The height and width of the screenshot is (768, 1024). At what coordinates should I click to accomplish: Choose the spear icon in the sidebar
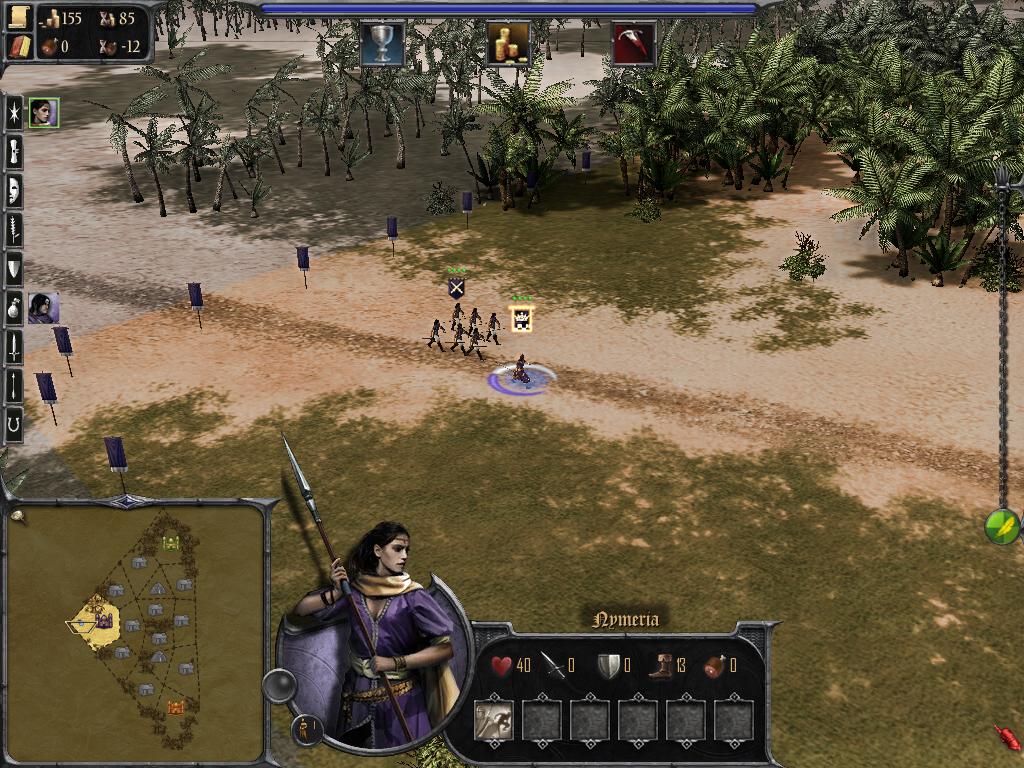[x=14, y=385]
